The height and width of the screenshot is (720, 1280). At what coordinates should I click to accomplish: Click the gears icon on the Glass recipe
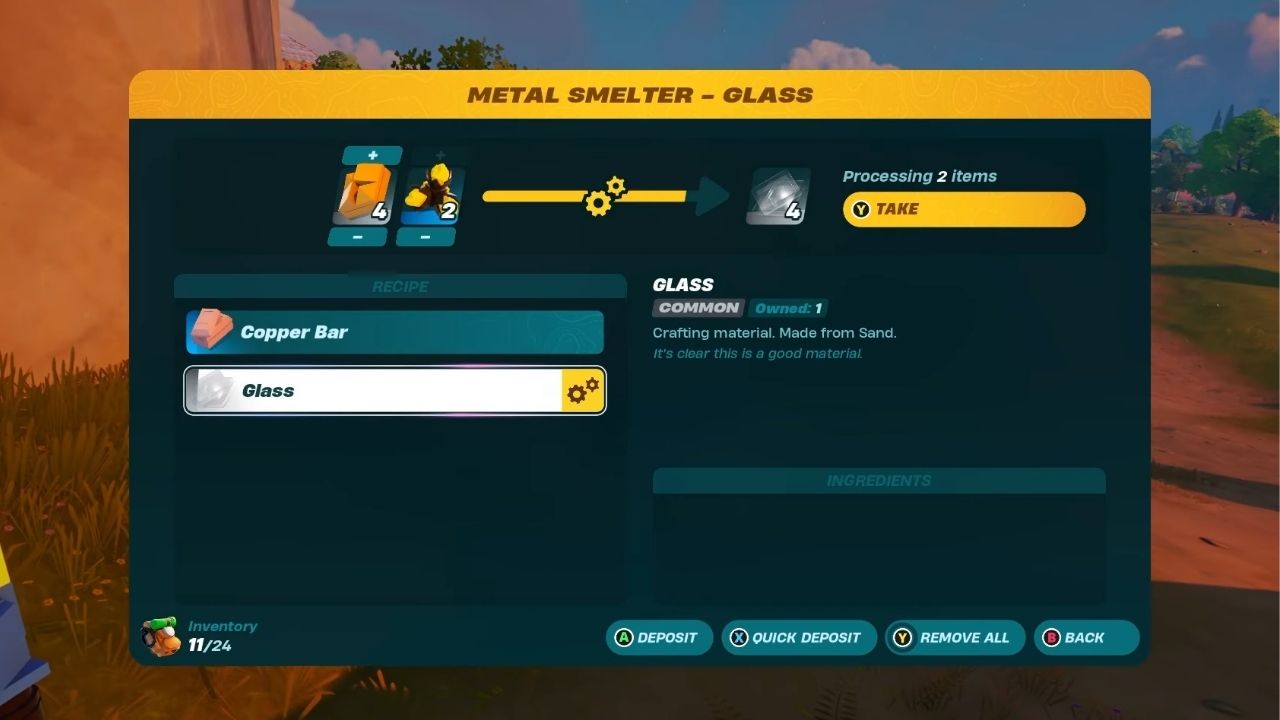click(x=581, y=391)
